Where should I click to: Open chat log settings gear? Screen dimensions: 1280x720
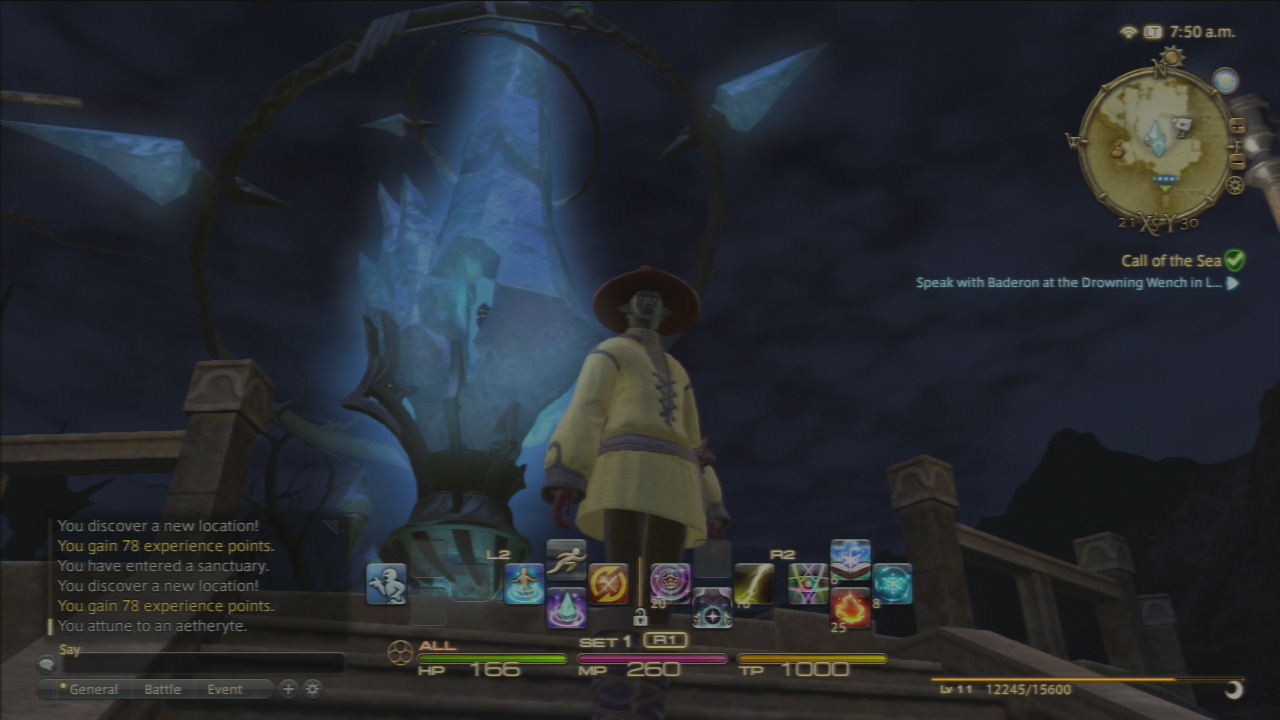tap(313, 688)
